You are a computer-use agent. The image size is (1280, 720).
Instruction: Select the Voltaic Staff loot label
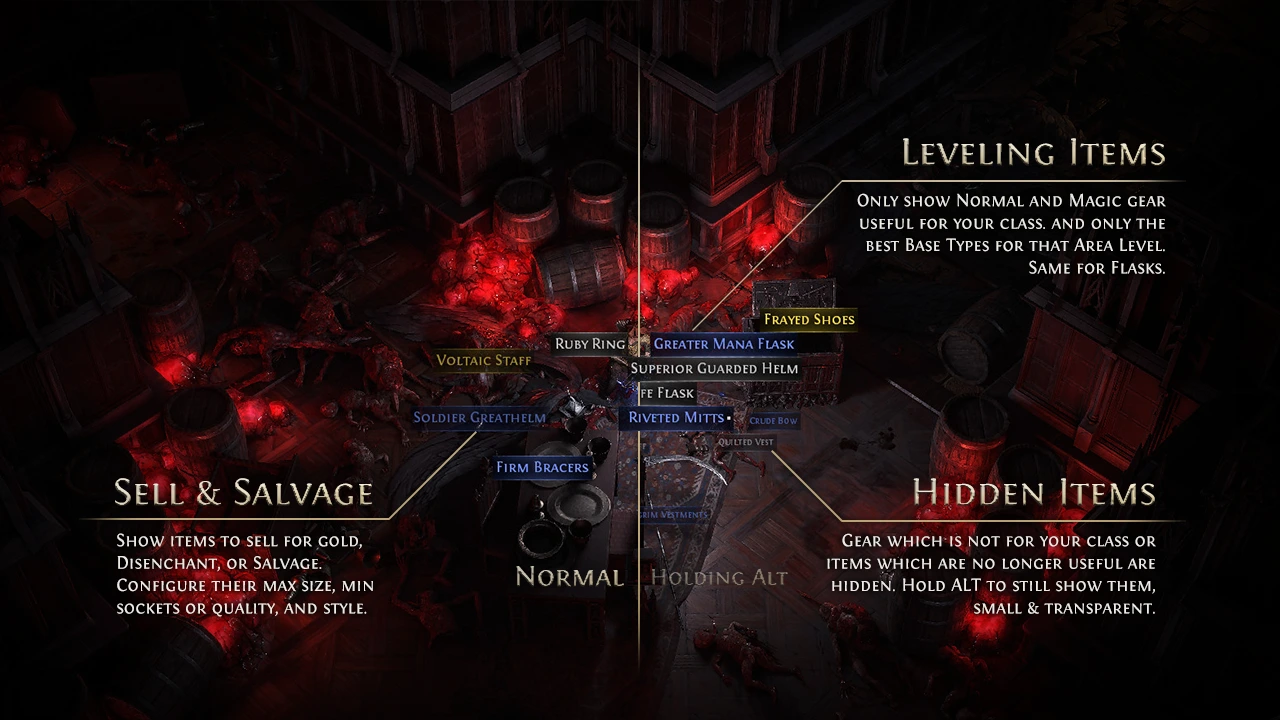click(484, 360)
